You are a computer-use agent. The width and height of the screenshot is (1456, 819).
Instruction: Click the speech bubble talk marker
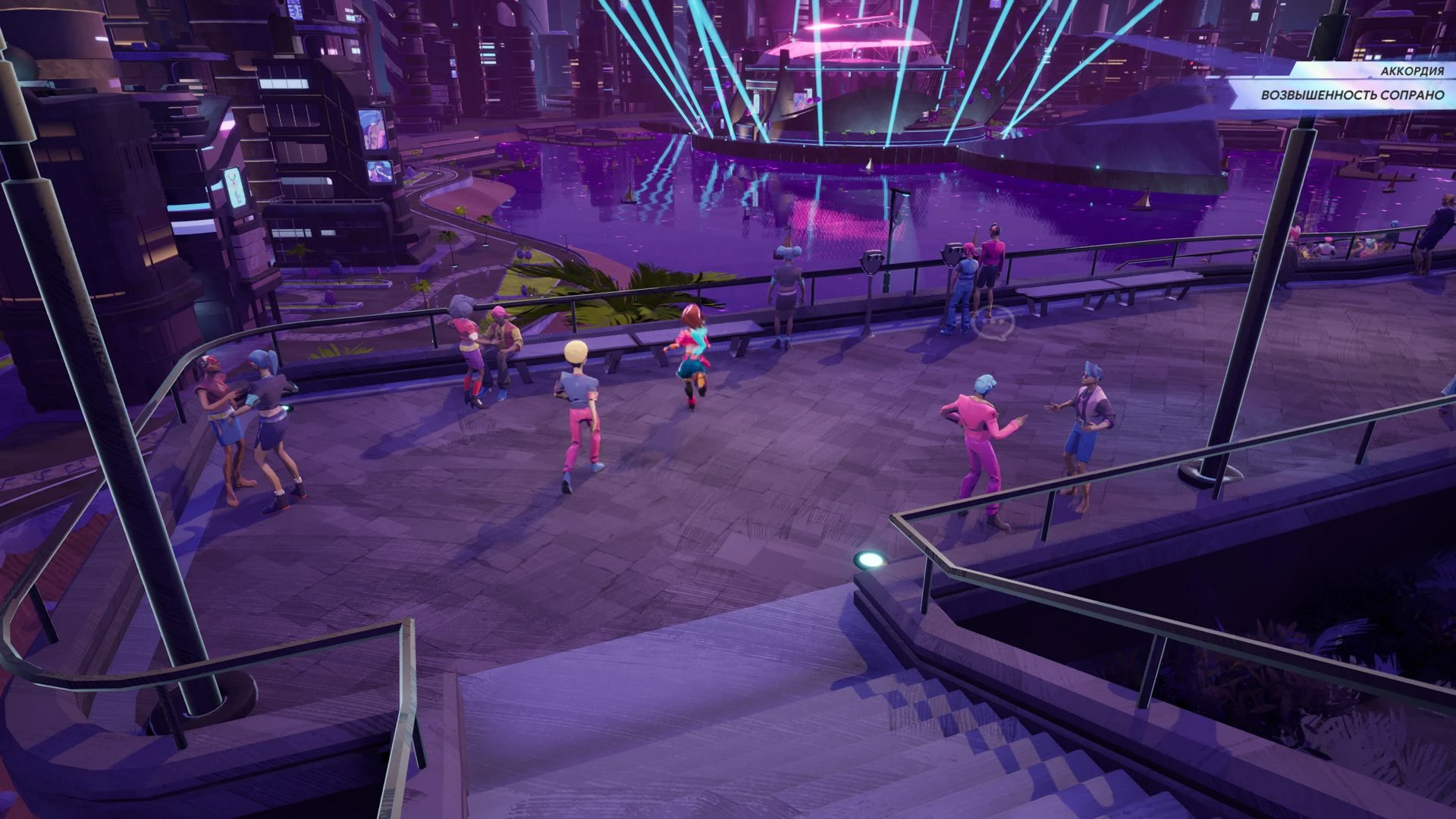coord(994,324)
